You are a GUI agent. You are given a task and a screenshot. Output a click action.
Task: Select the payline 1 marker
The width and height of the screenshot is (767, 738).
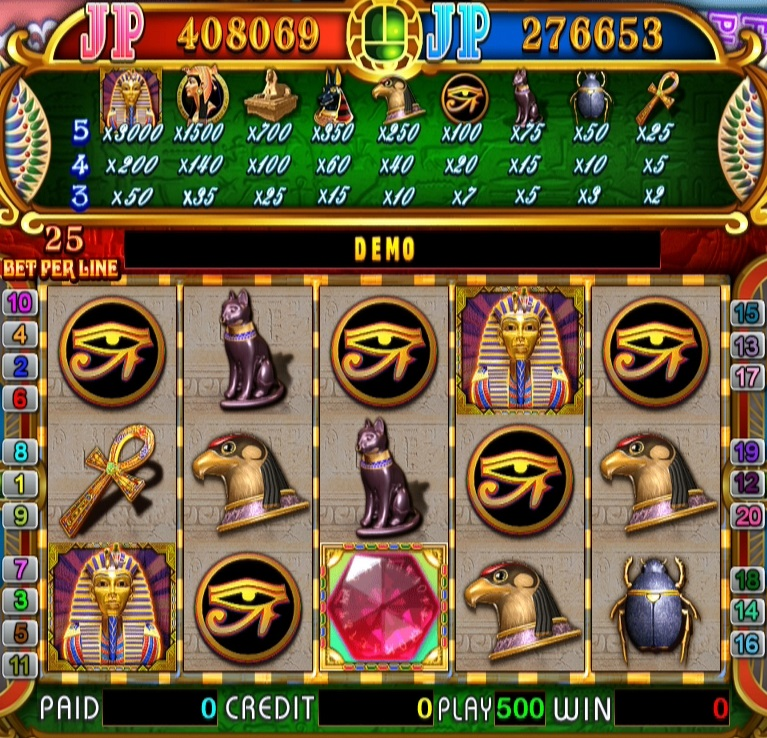pyautogui.click(x=20, y=484)
